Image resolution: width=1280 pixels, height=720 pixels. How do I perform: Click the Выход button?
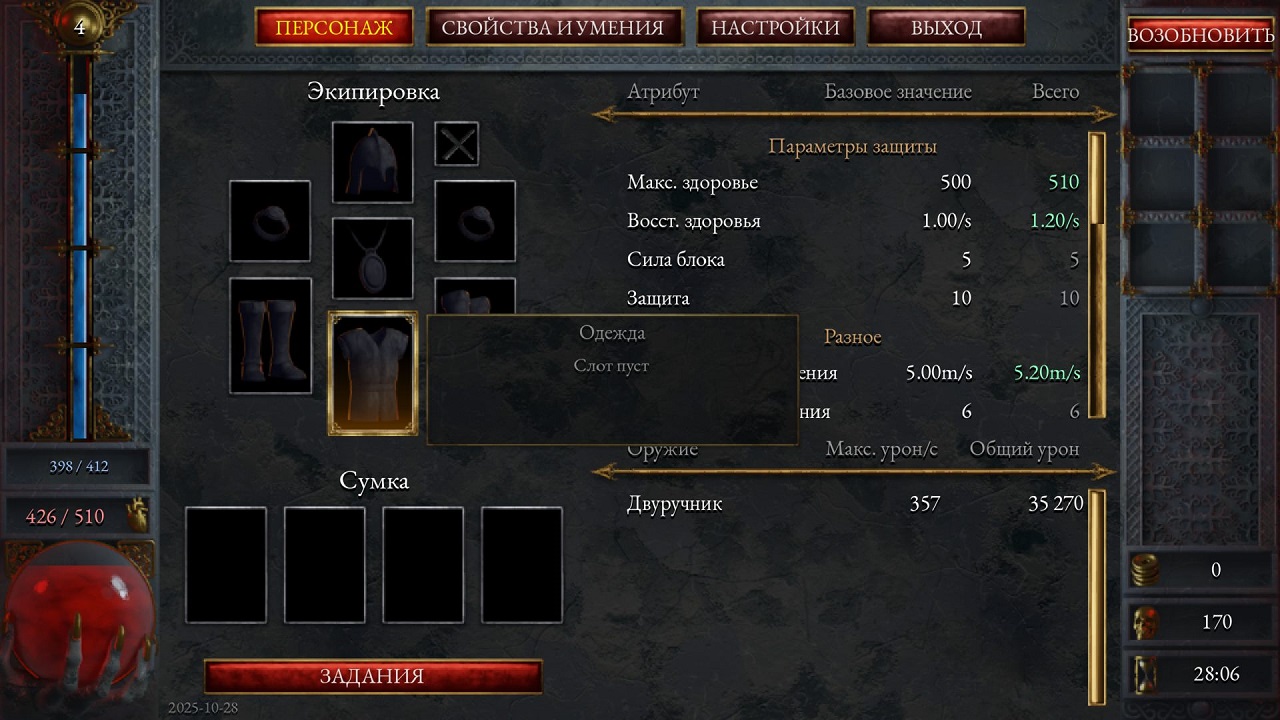945,28
